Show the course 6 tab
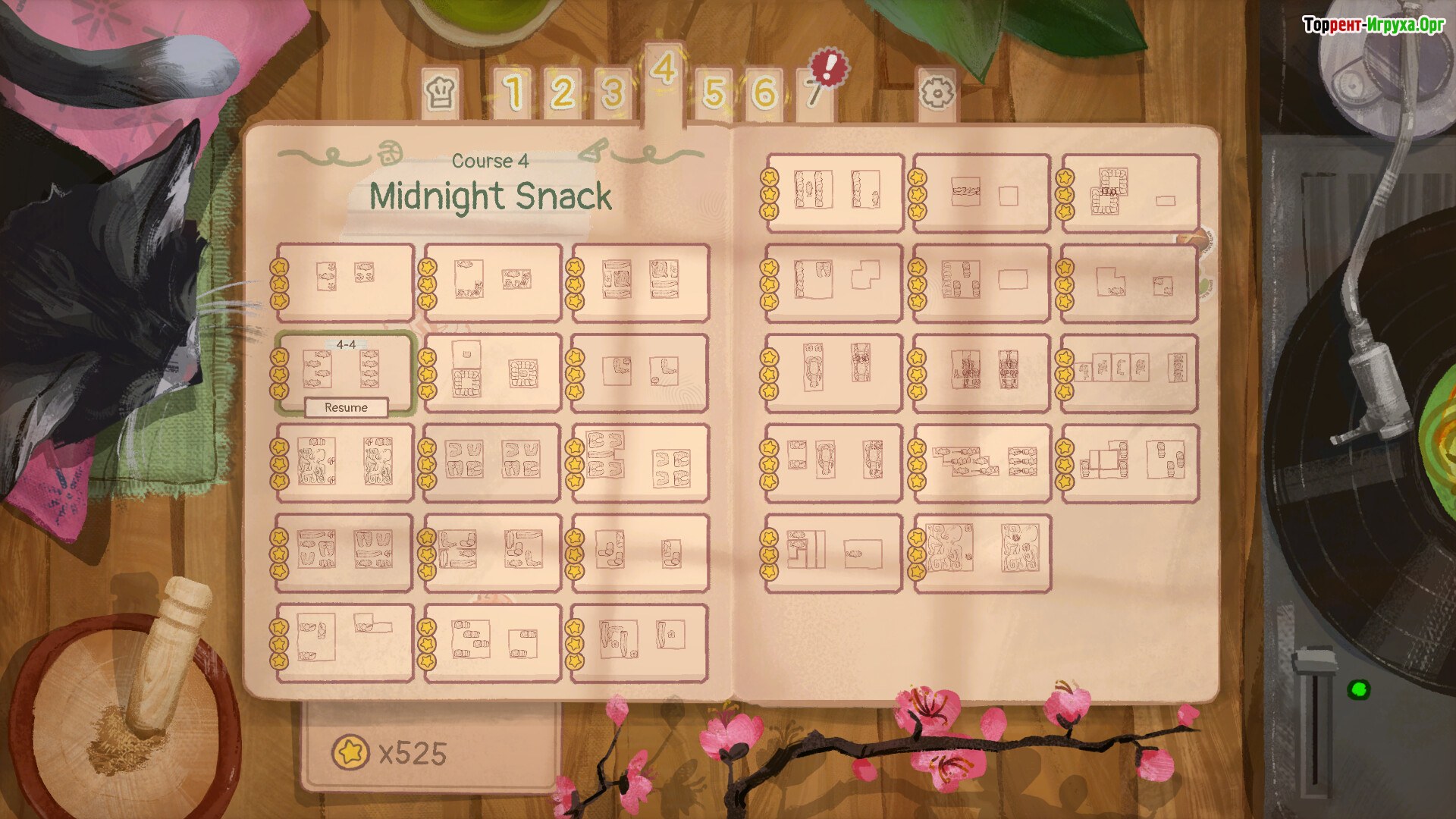The width and height of the screenshot is (1456, 819). point(764,93)
